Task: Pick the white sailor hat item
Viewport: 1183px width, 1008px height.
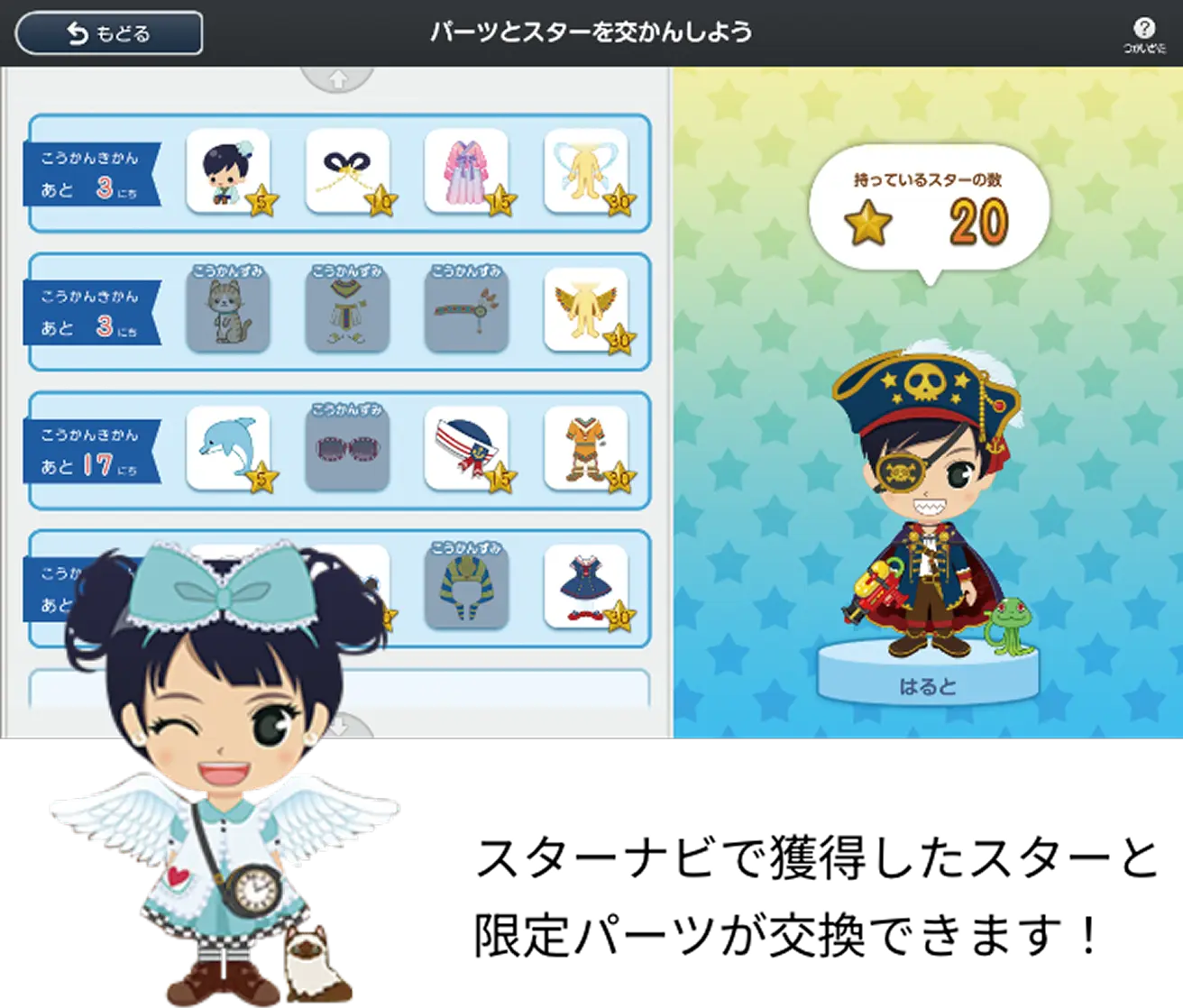Action: [466, 448]
